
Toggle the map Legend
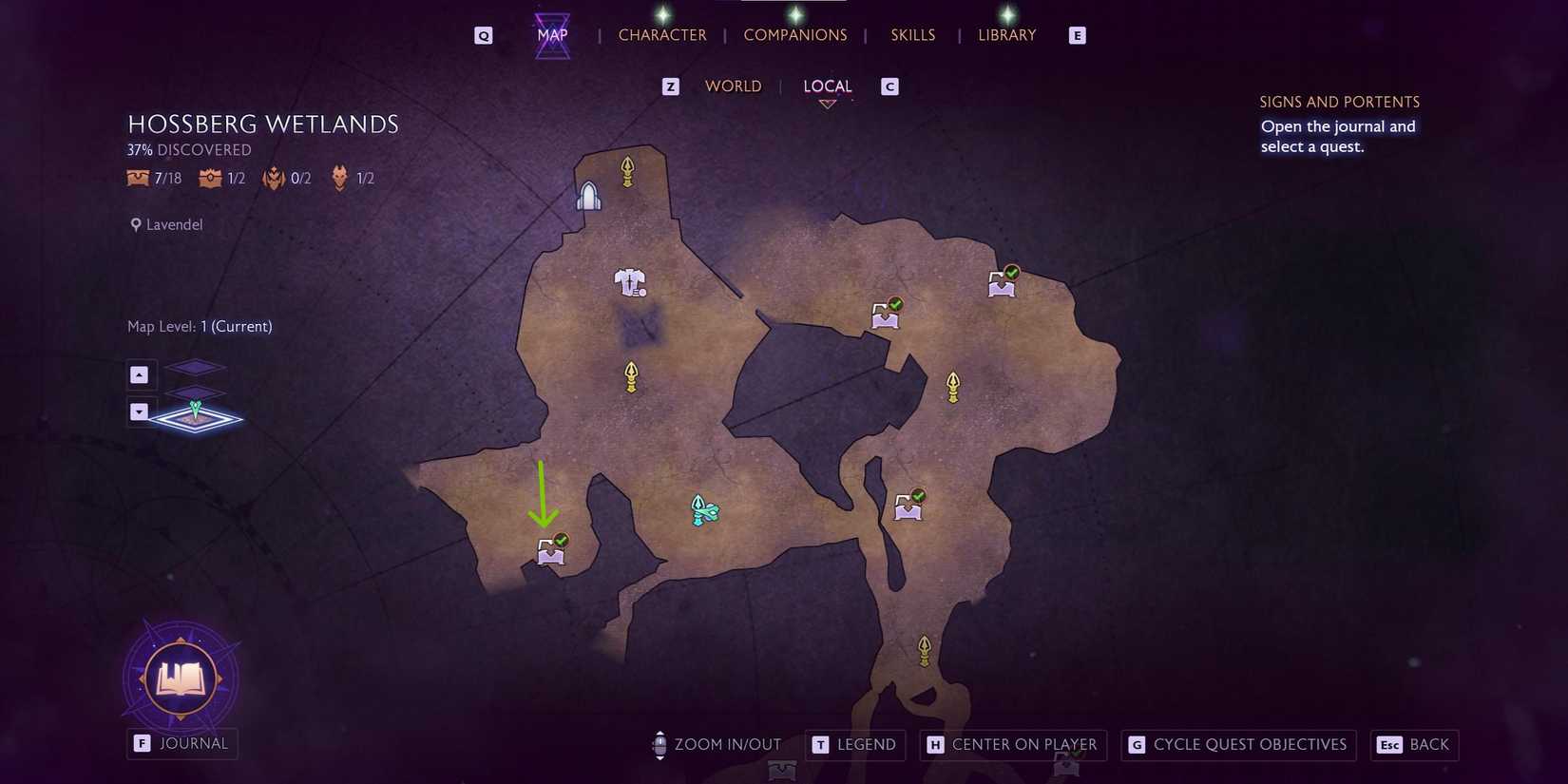[854, 745]
